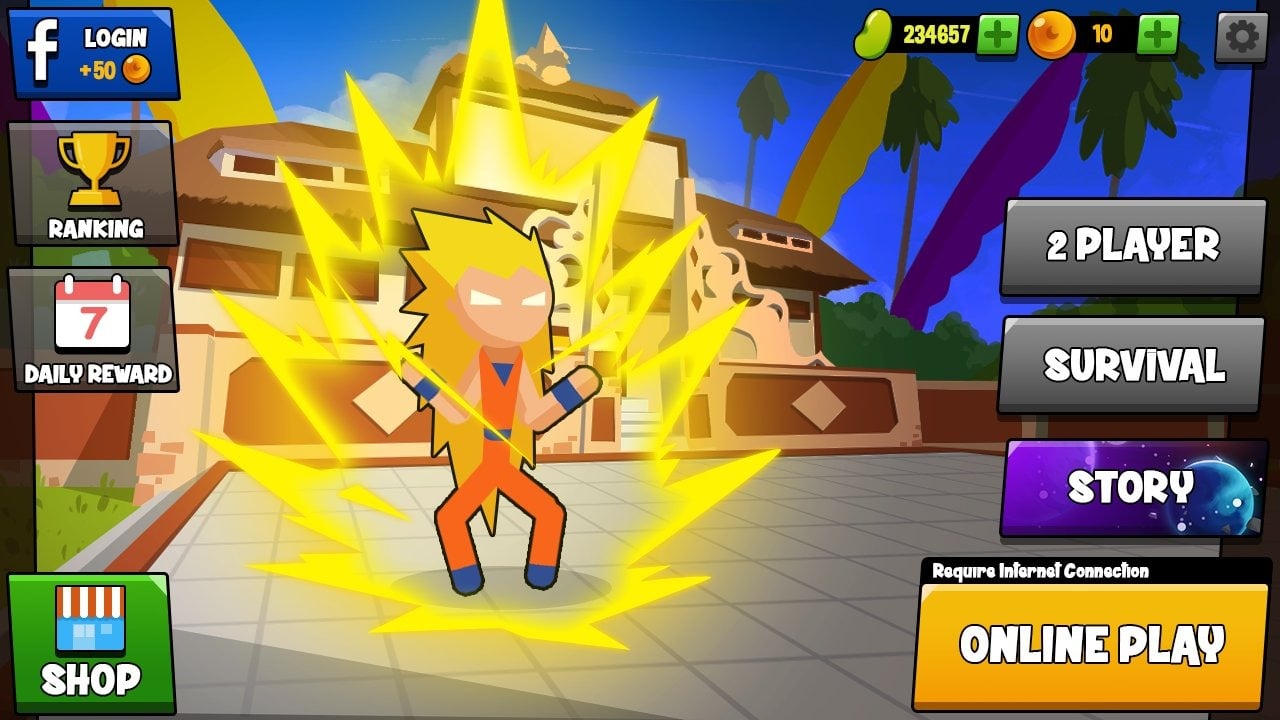Screen dimensions: 1280x720
Task: Select Story mode
Action: point(1133,488)
